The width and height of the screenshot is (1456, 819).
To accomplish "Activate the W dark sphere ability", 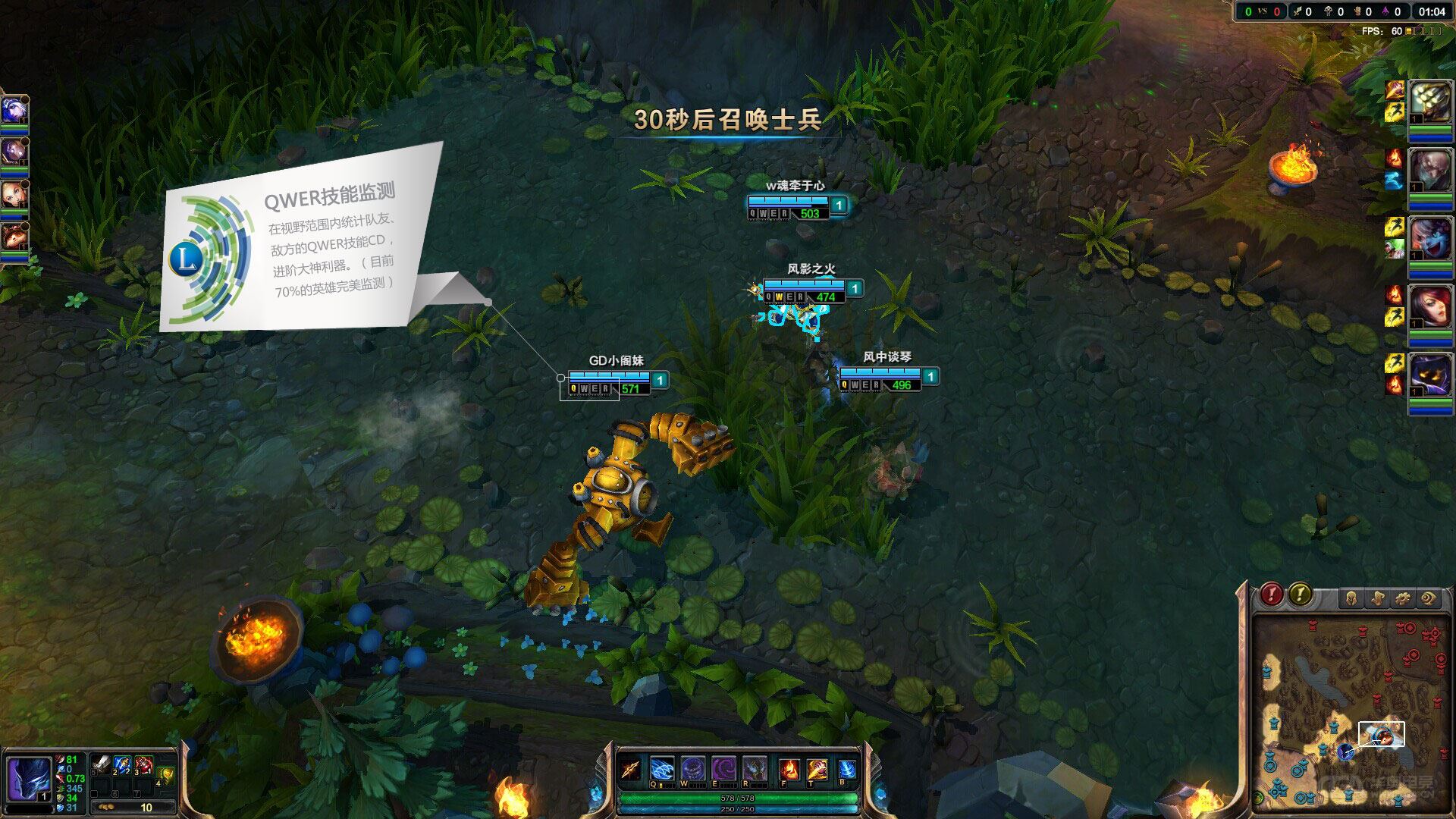I will (692, 769).
